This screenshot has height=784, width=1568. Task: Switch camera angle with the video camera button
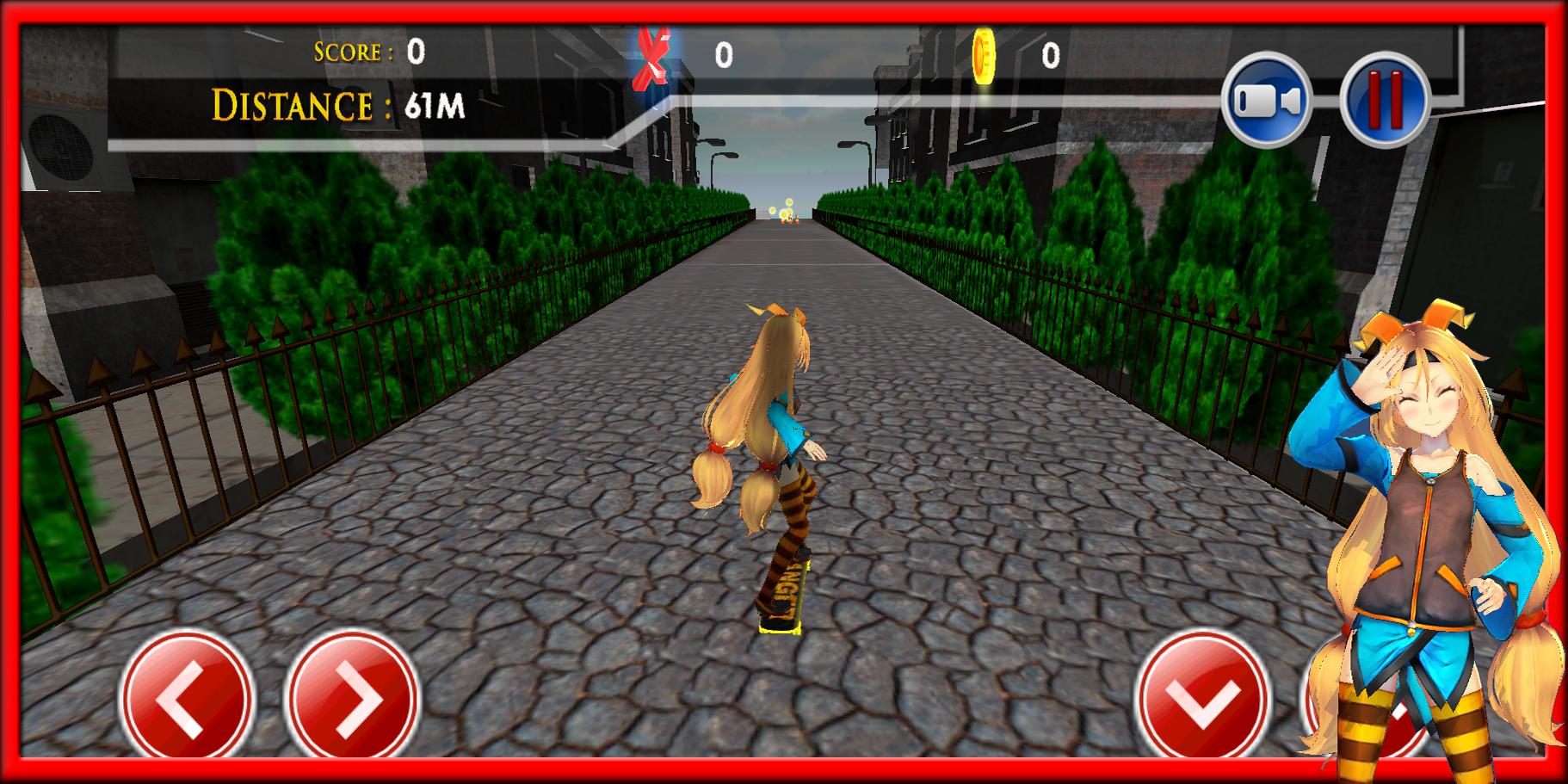tap(1271, 99)
